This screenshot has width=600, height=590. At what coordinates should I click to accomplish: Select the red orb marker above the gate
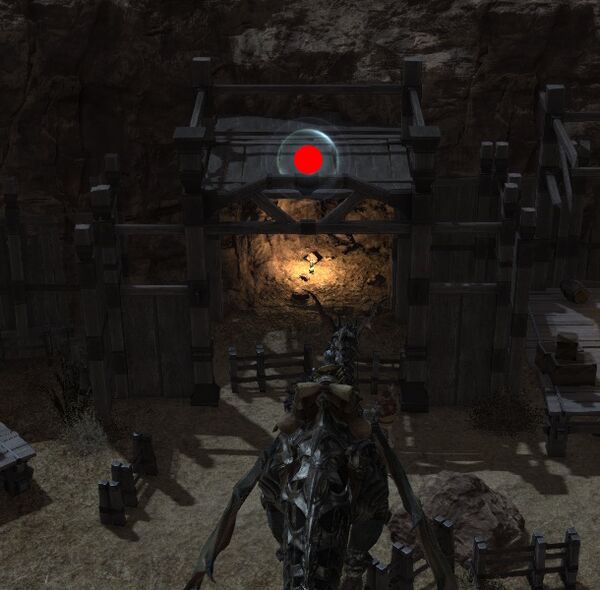click(308, 159)
